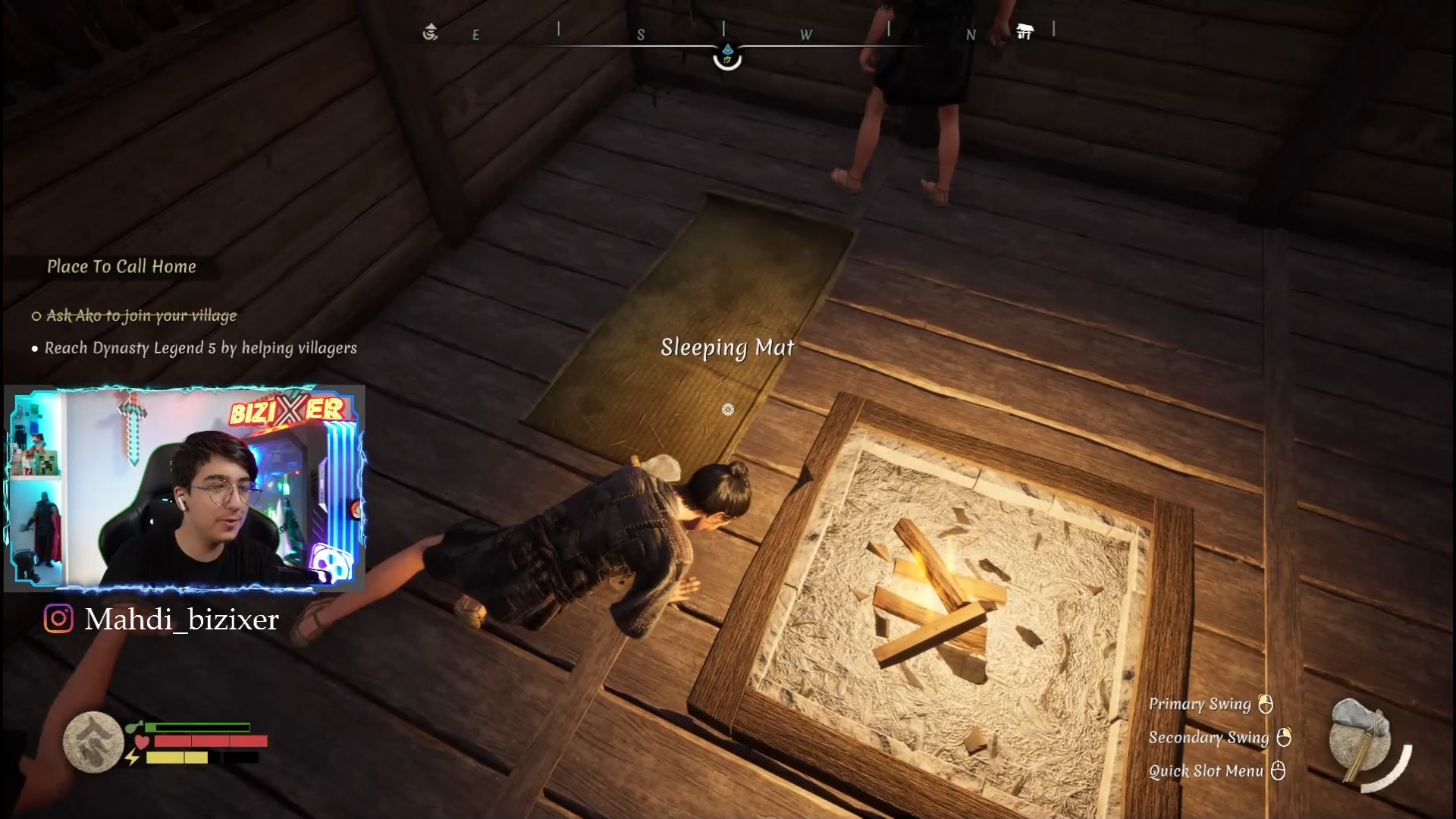Open the Place To Call Home quest title
Viewport: 1456px width, 819px height.
click(121, 267)
